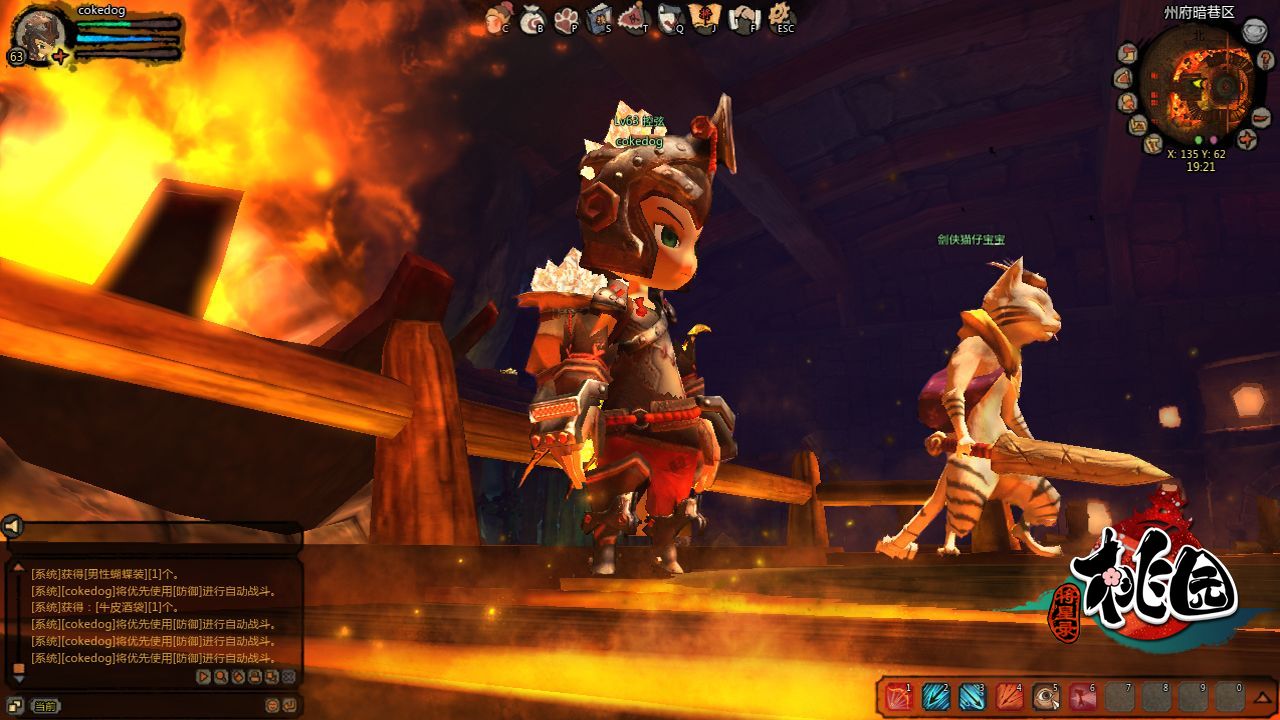Use the single blue arrow skill in slot 2

(936, 697)
